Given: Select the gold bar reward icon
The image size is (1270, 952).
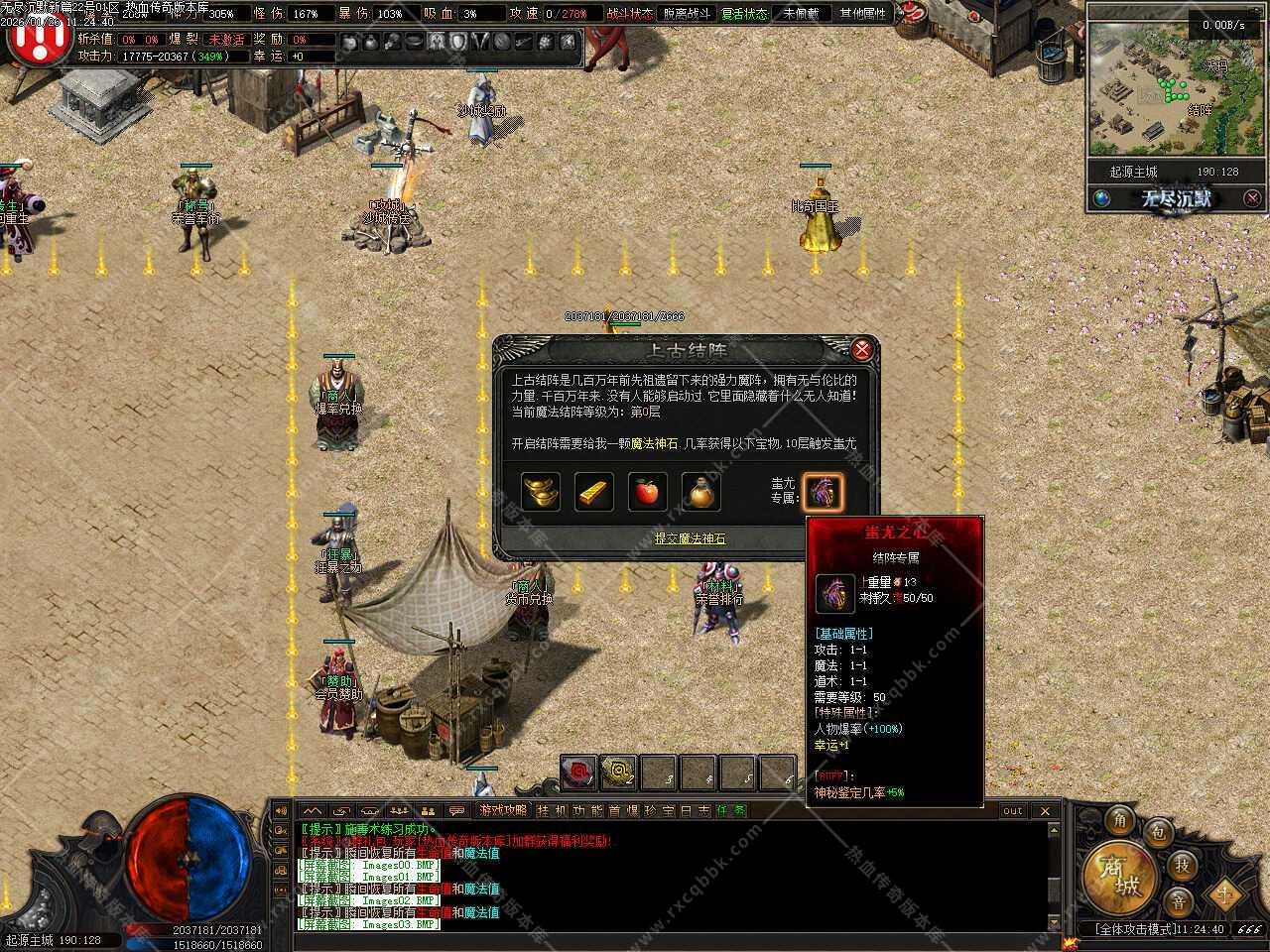Looking at the screenshot, I should (594, 492).
